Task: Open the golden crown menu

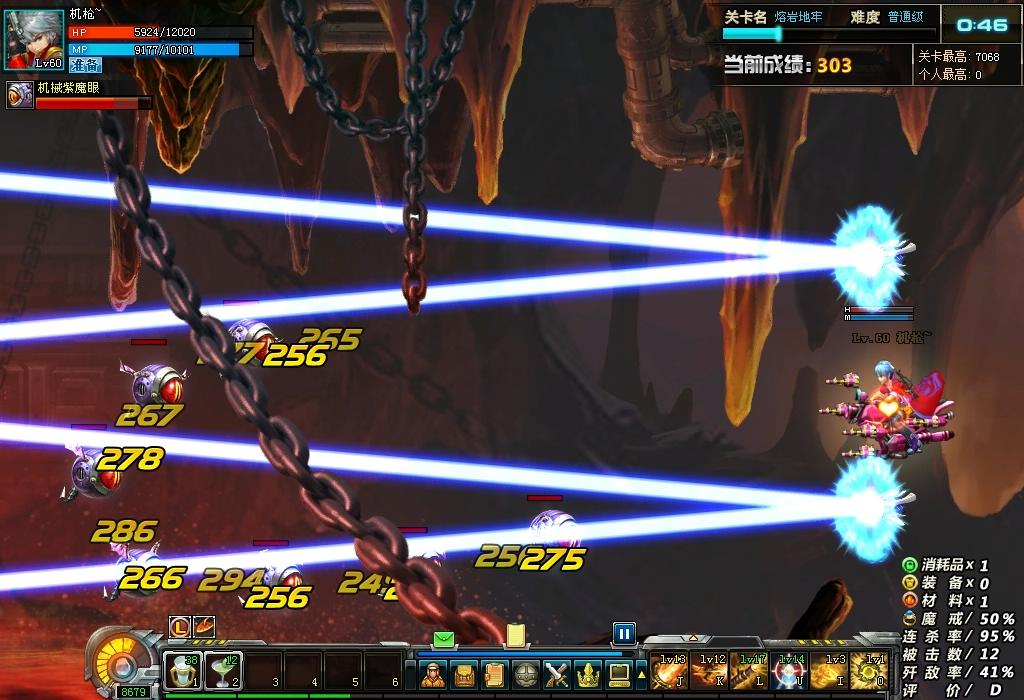Action: (588, 675)
